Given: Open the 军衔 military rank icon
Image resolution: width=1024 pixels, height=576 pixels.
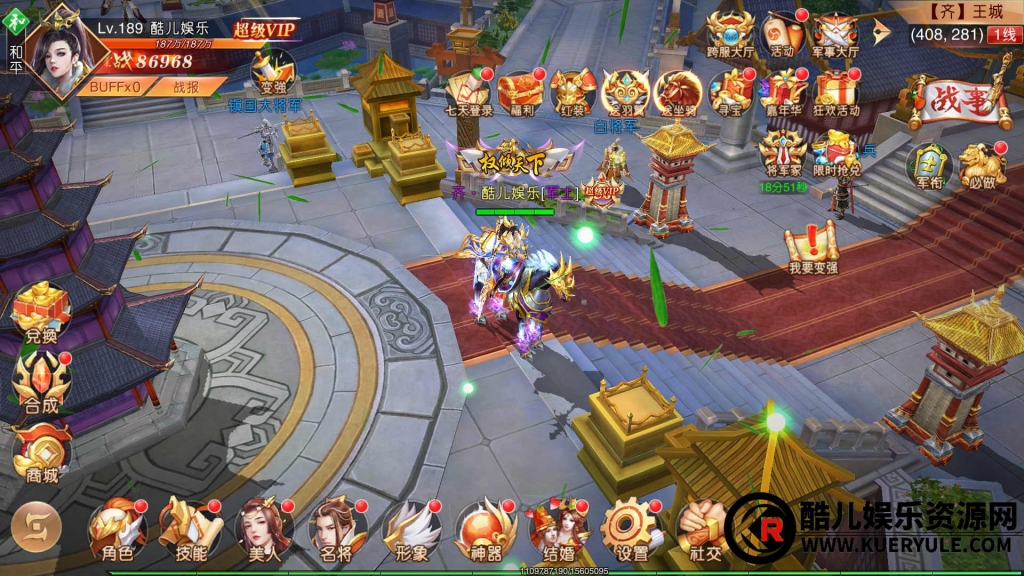Looking at the screenshot, I should click(x=927, y=167).
